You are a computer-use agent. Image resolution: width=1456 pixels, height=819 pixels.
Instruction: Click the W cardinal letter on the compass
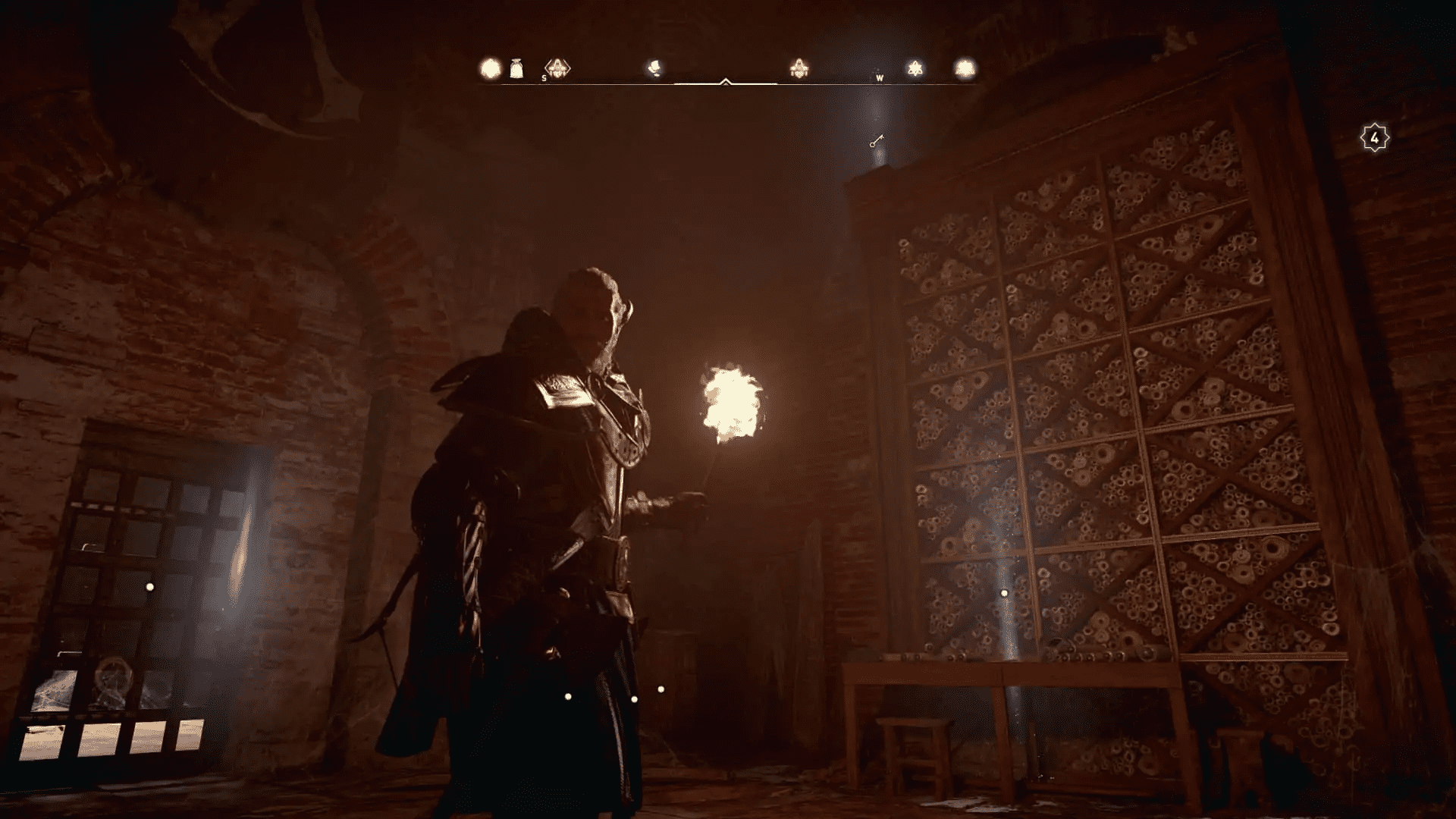tap(880, 78)
